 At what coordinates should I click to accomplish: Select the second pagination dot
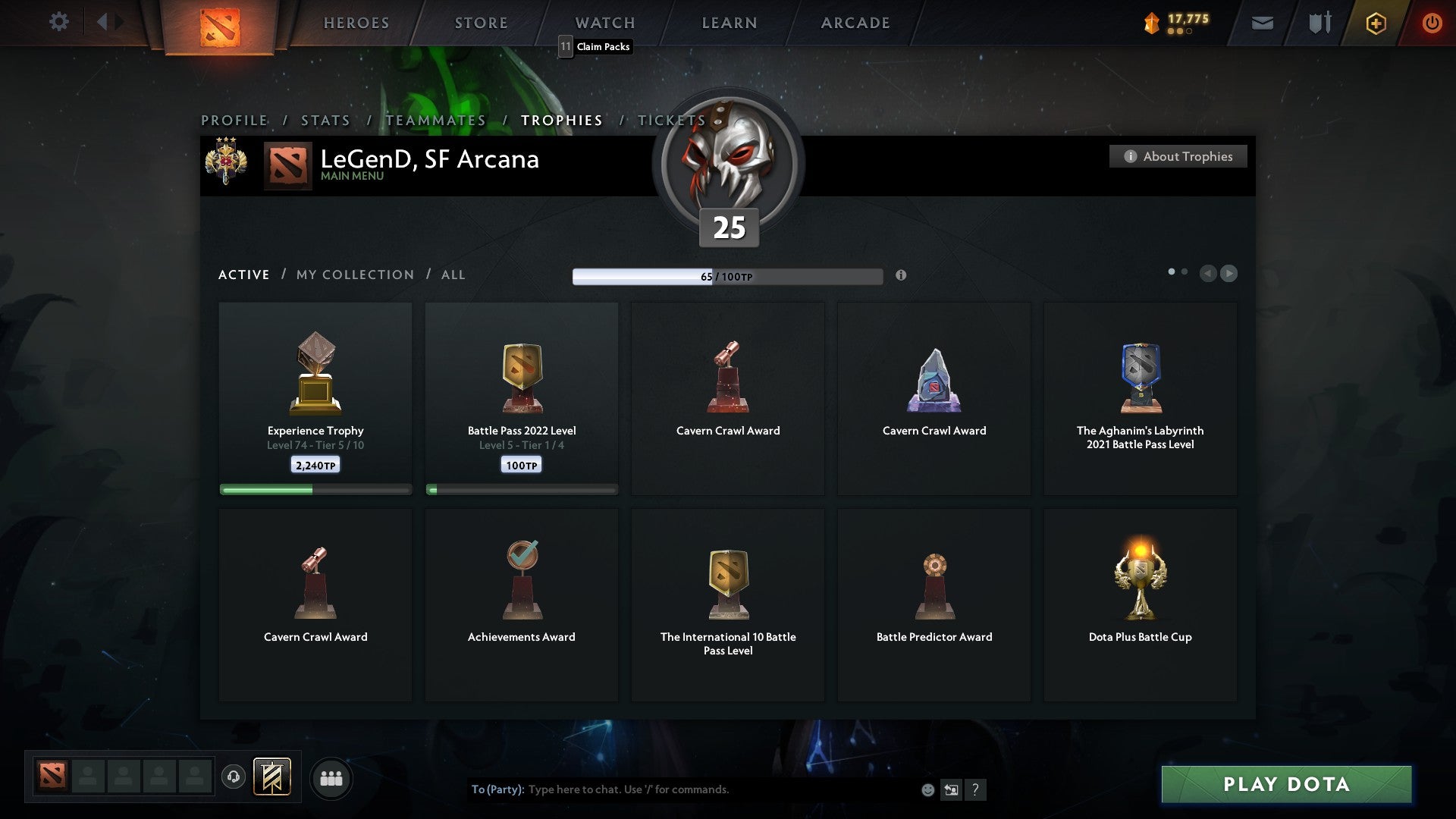coord(1185,270)
